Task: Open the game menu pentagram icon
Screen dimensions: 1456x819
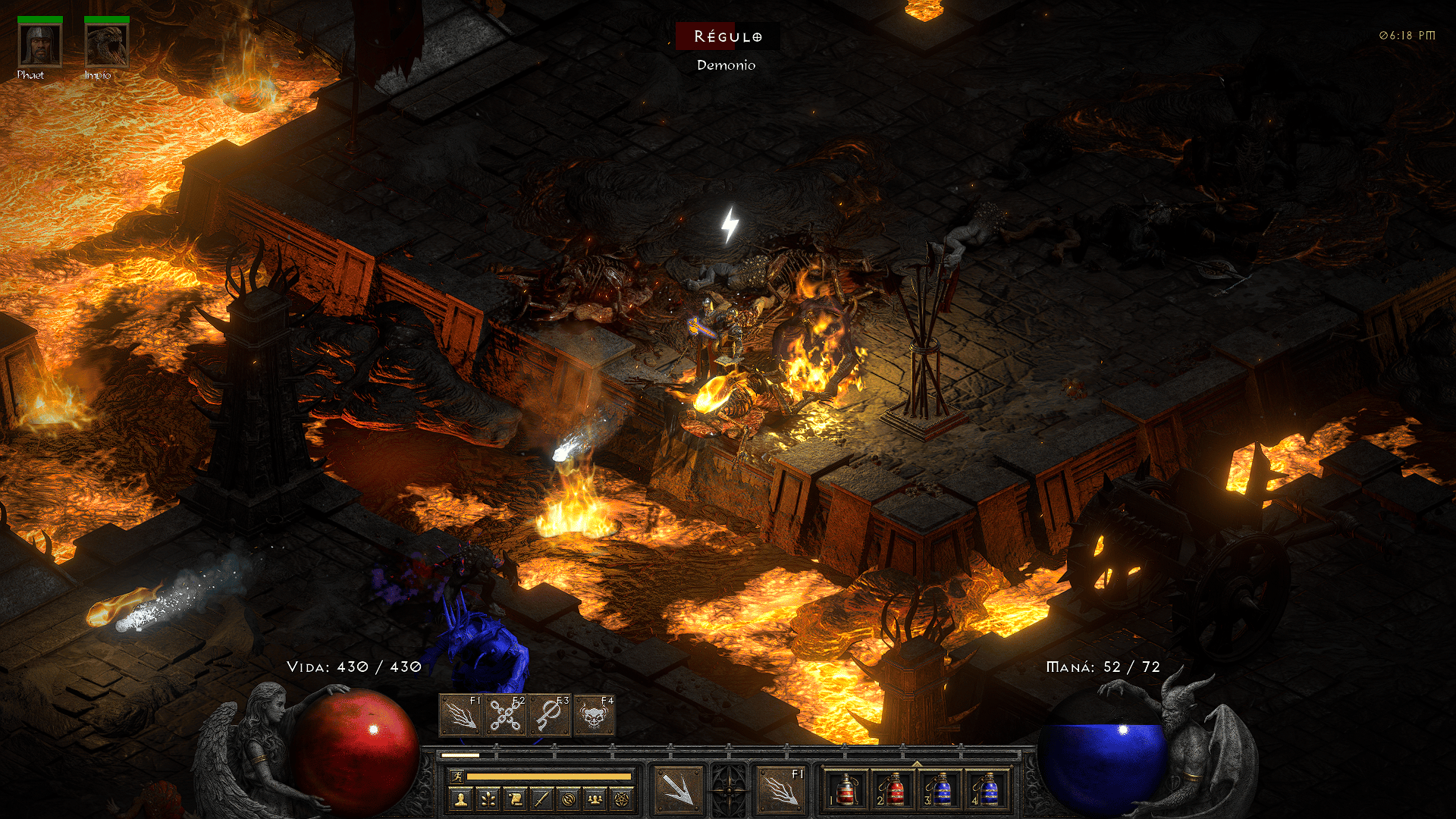Action: 622,799
